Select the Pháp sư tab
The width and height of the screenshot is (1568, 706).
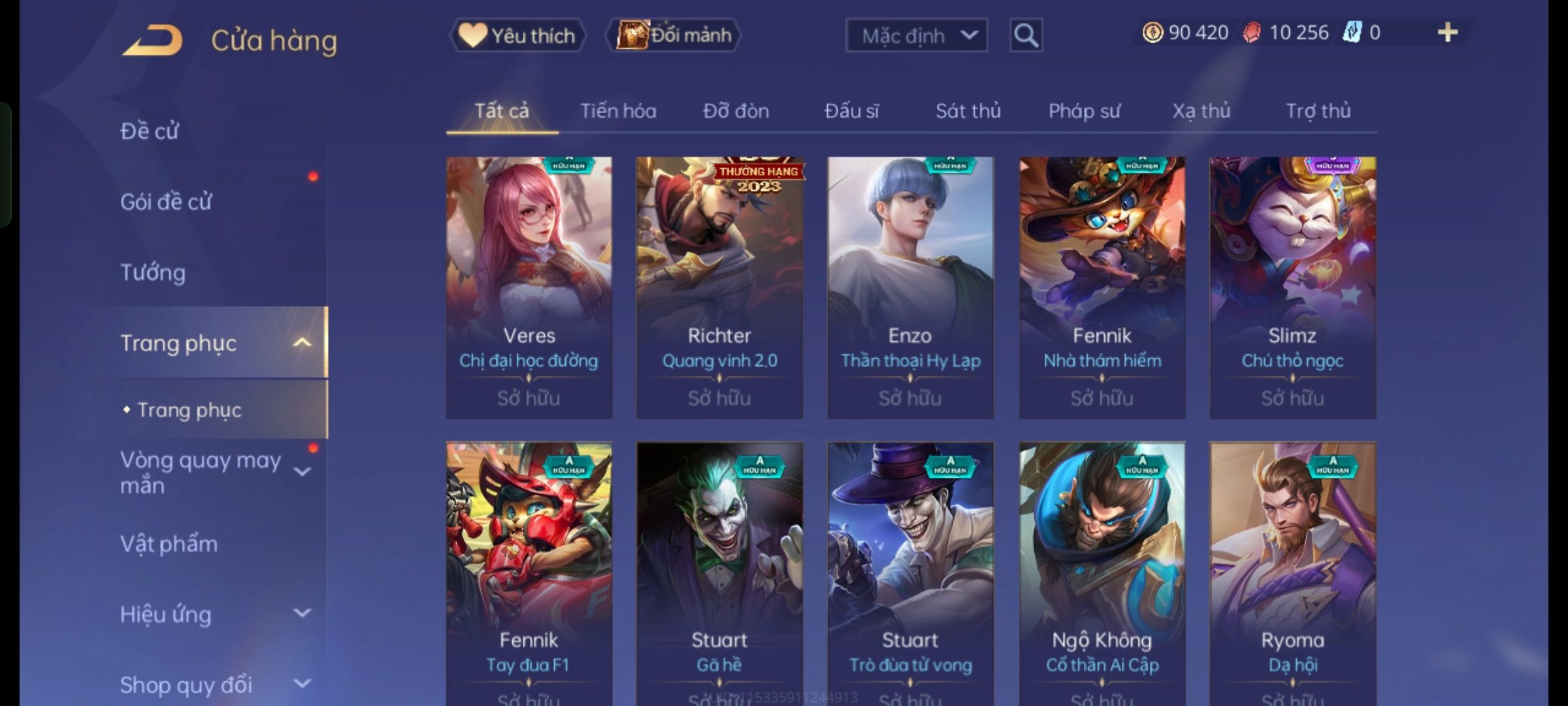(x=1084, y=111)
